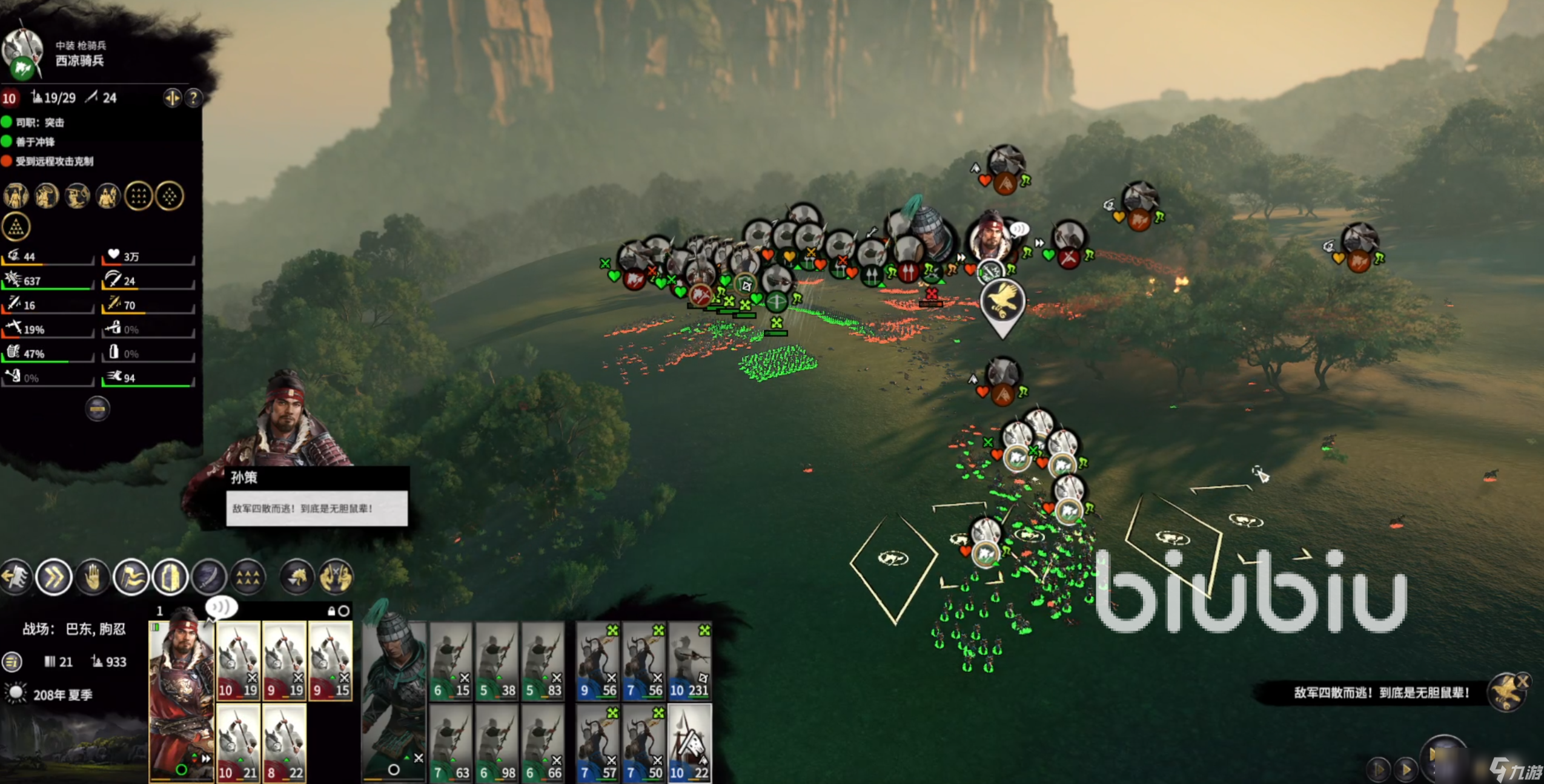Order withdraw with the retreating horse icon
Image resolution: width=1544 pixels, height=784 pixels.
16,577
